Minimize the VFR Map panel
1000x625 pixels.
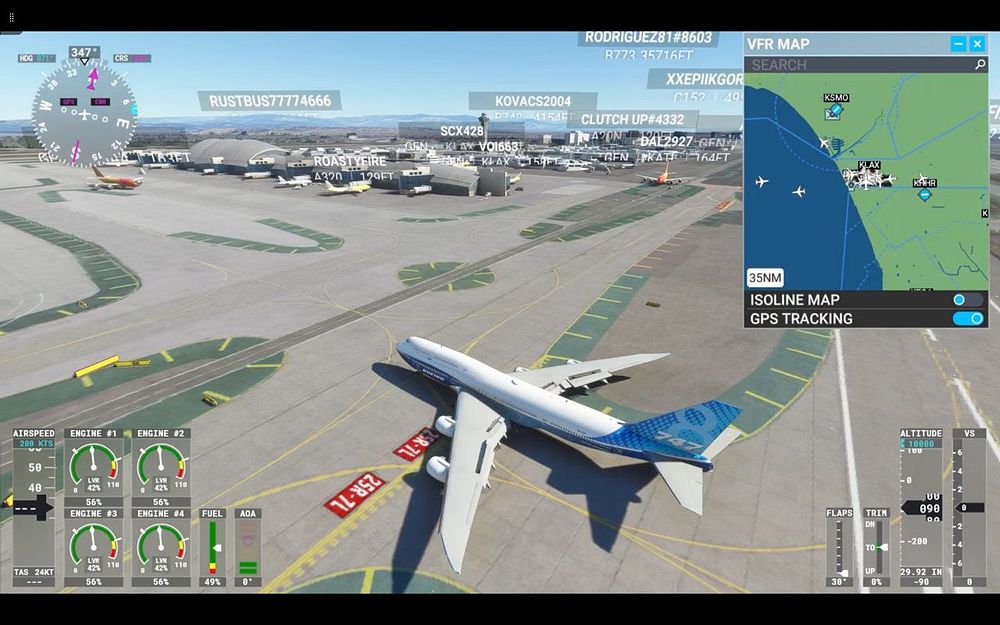click(x=958, y=44)
